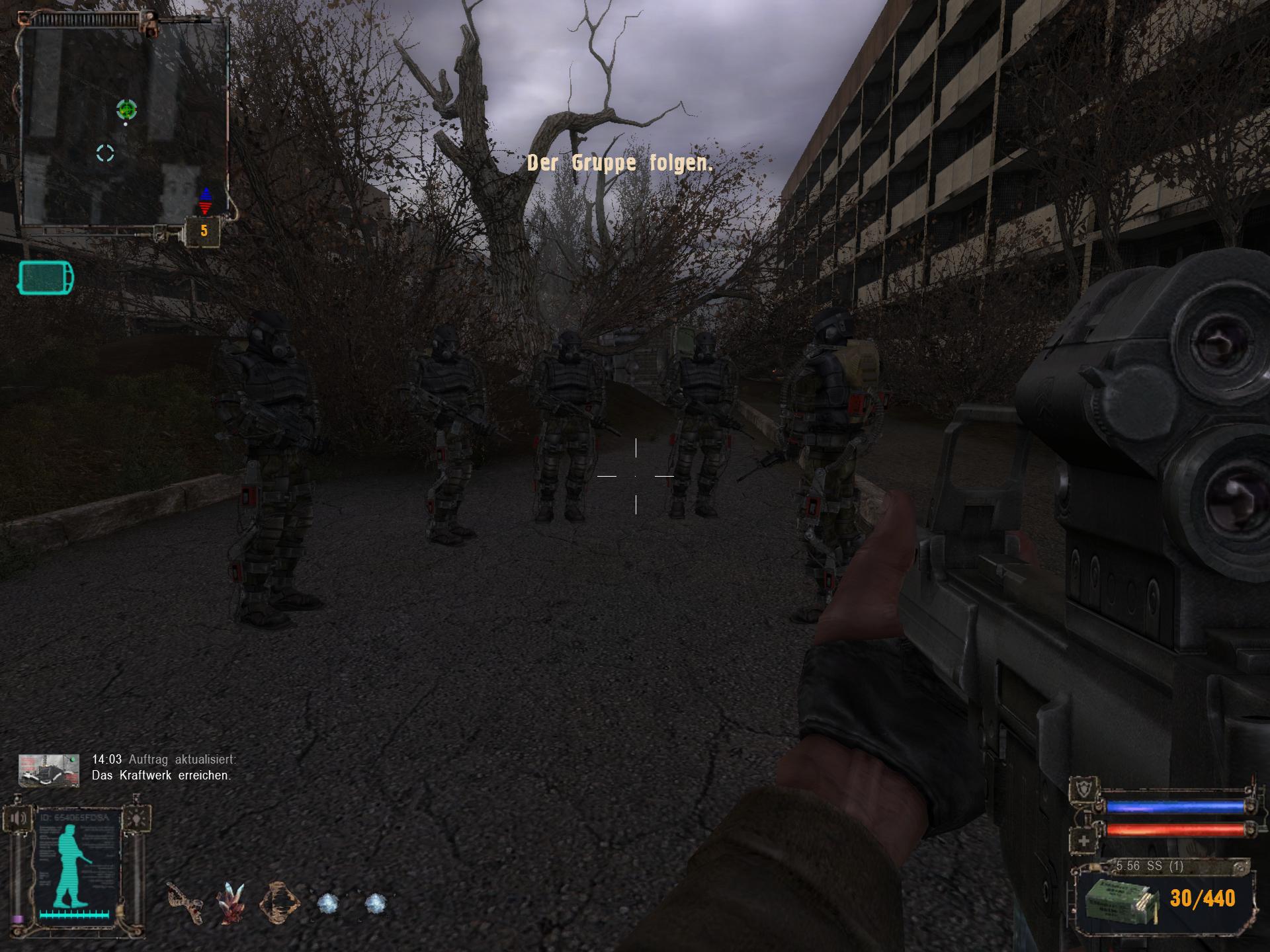The height and width of the screenshot is (952, 1270).
Task: Click the lightbulb visibility indicator icon
Action: [137, 819]
